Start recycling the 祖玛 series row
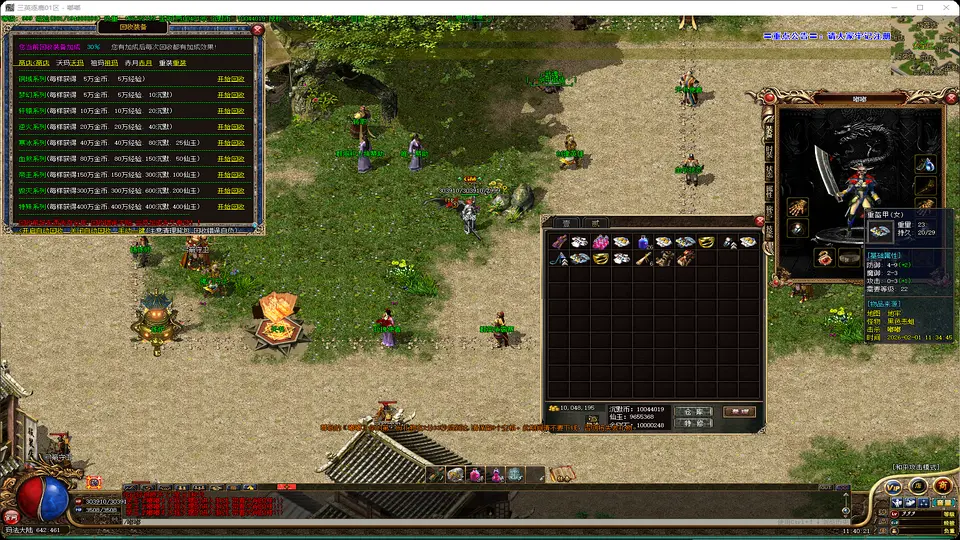The width and height of the screenshot is (960, 540). point(231,110)
